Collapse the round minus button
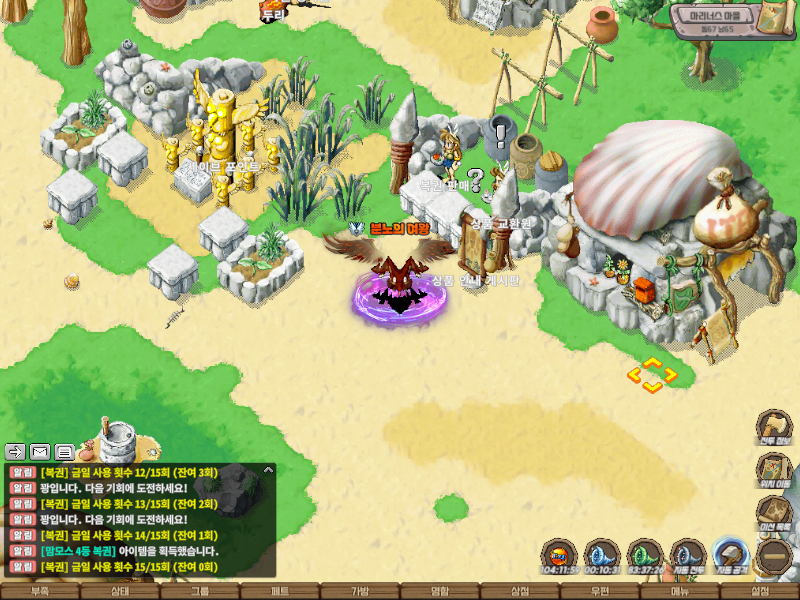Image resolution: width=800 pixels, height=600 pixels. tap(774, 556)
